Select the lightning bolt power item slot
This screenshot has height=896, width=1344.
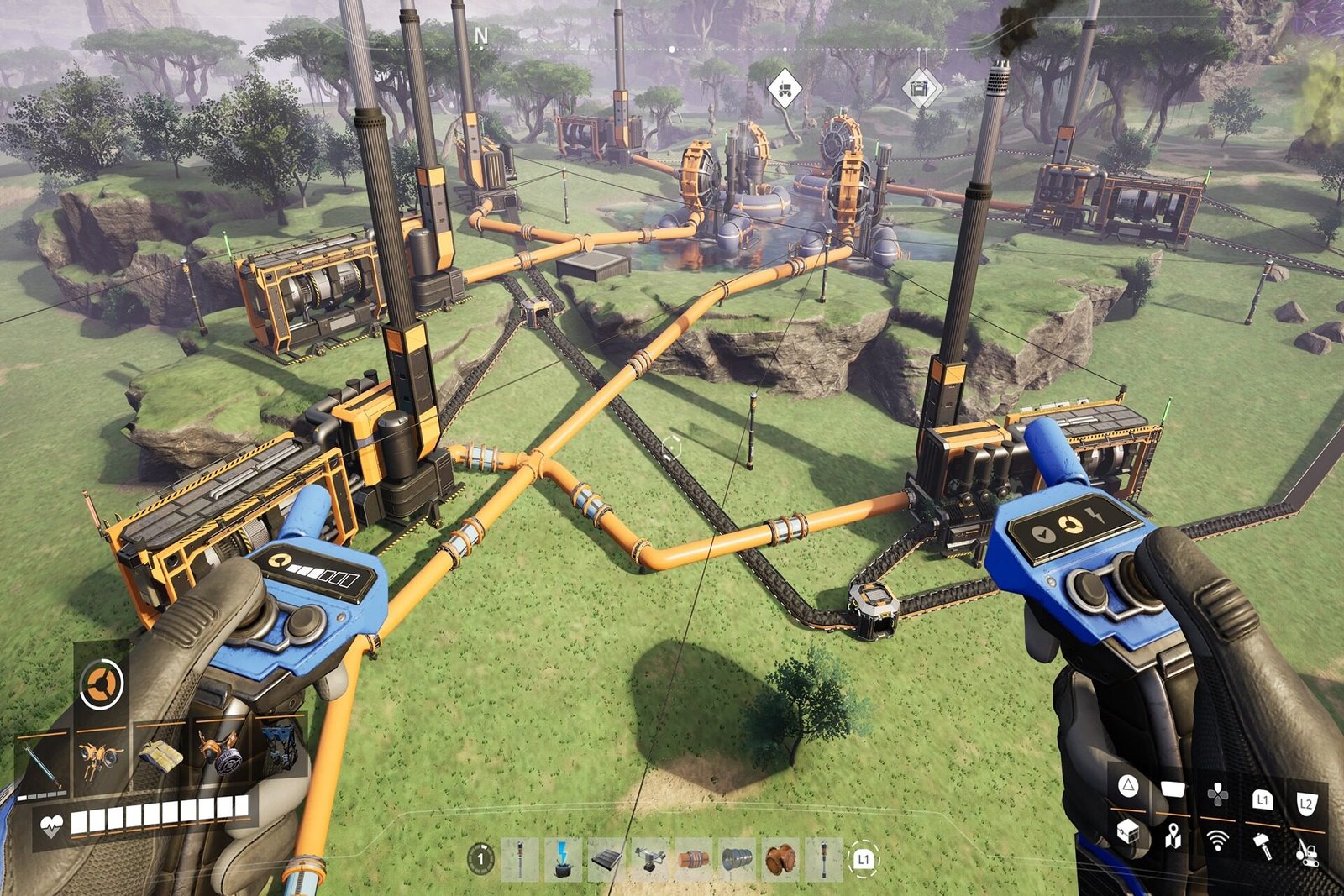point(563,860)
